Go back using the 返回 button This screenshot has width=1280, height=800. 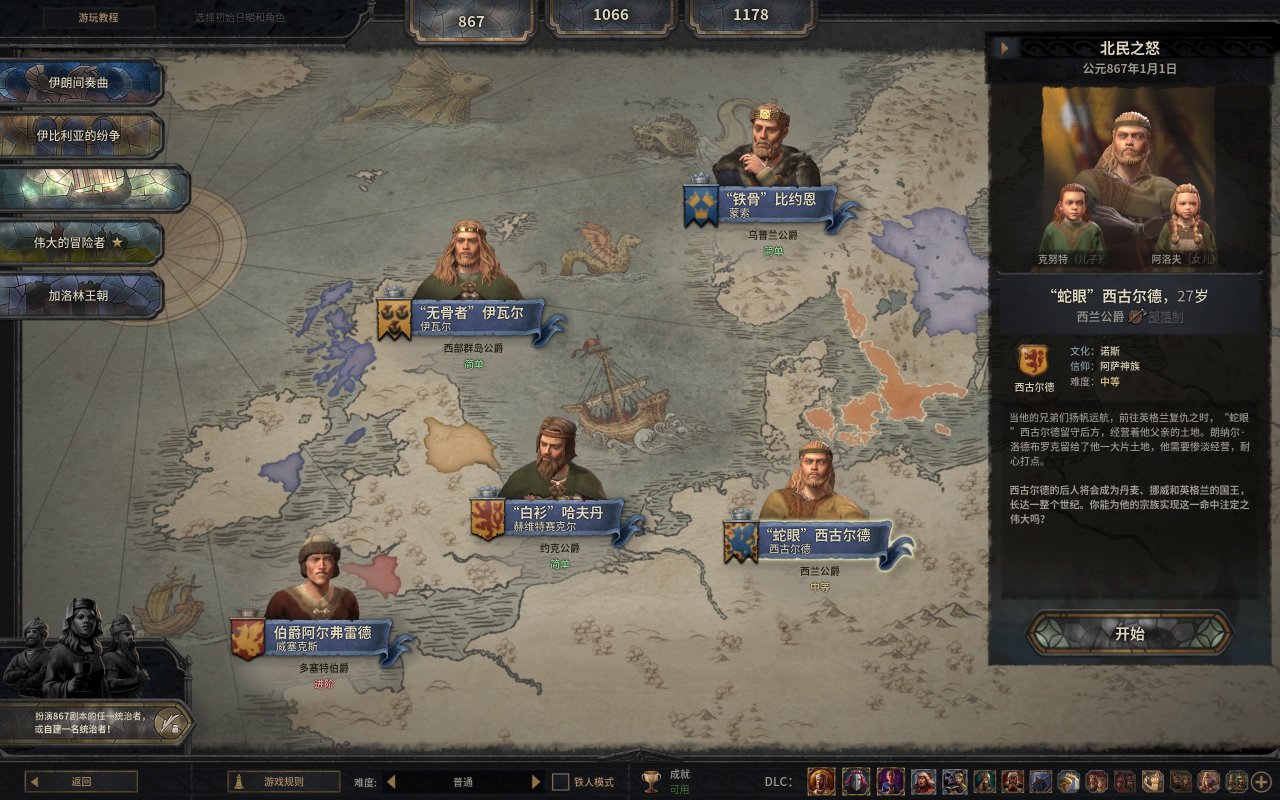click(x=81, y=782)
